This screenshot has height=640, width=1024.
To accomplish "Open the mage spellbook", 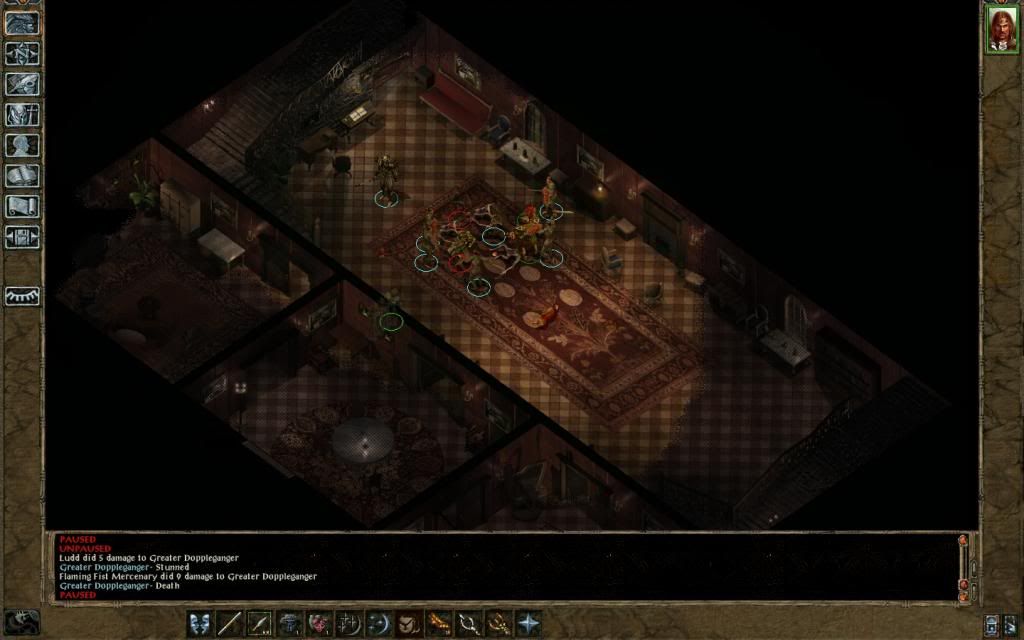I will (x=22, y=176).
